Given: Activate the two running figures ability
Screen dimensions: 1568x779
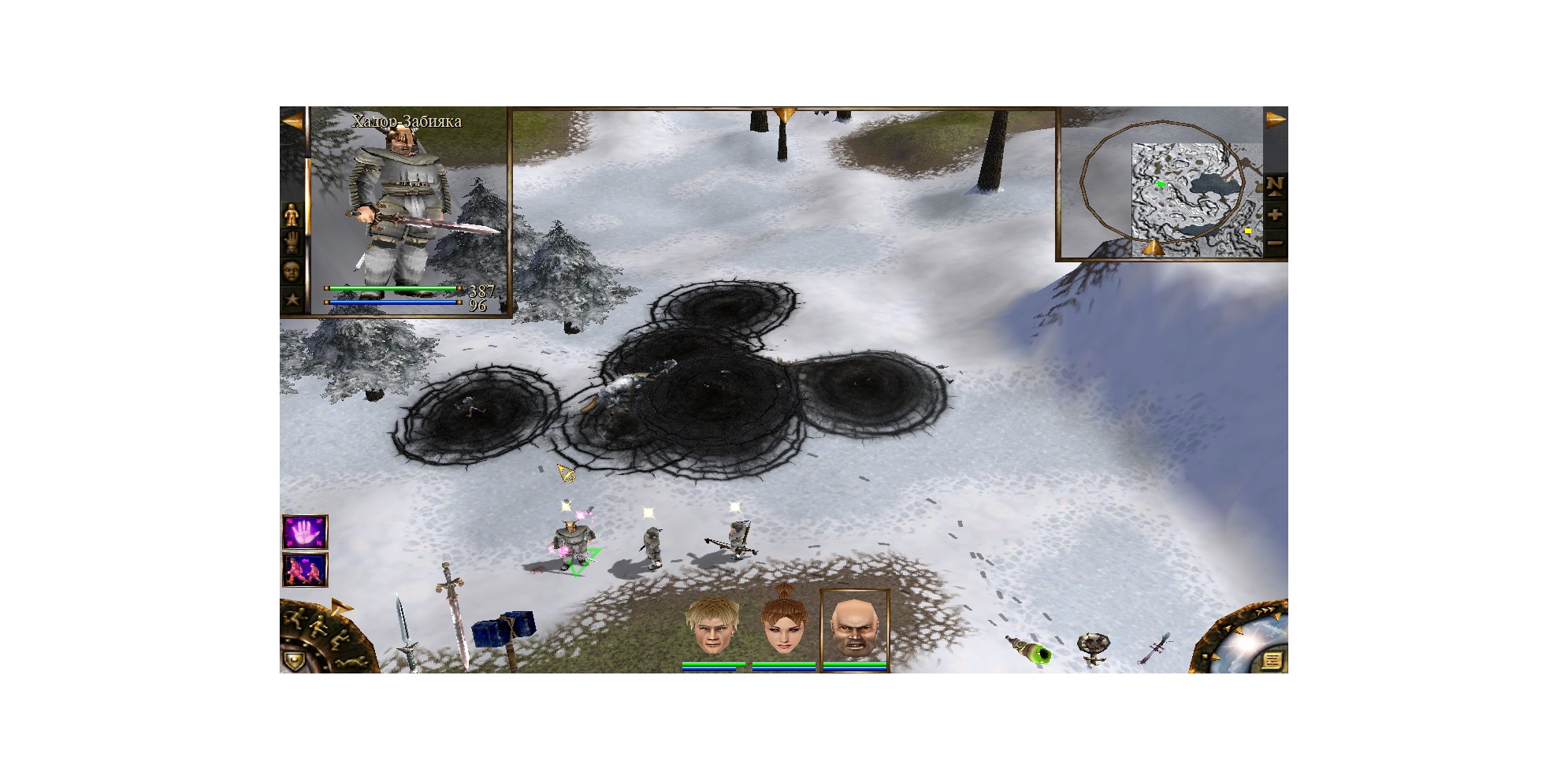Looking at the screenshot, I should click(305, 570).
